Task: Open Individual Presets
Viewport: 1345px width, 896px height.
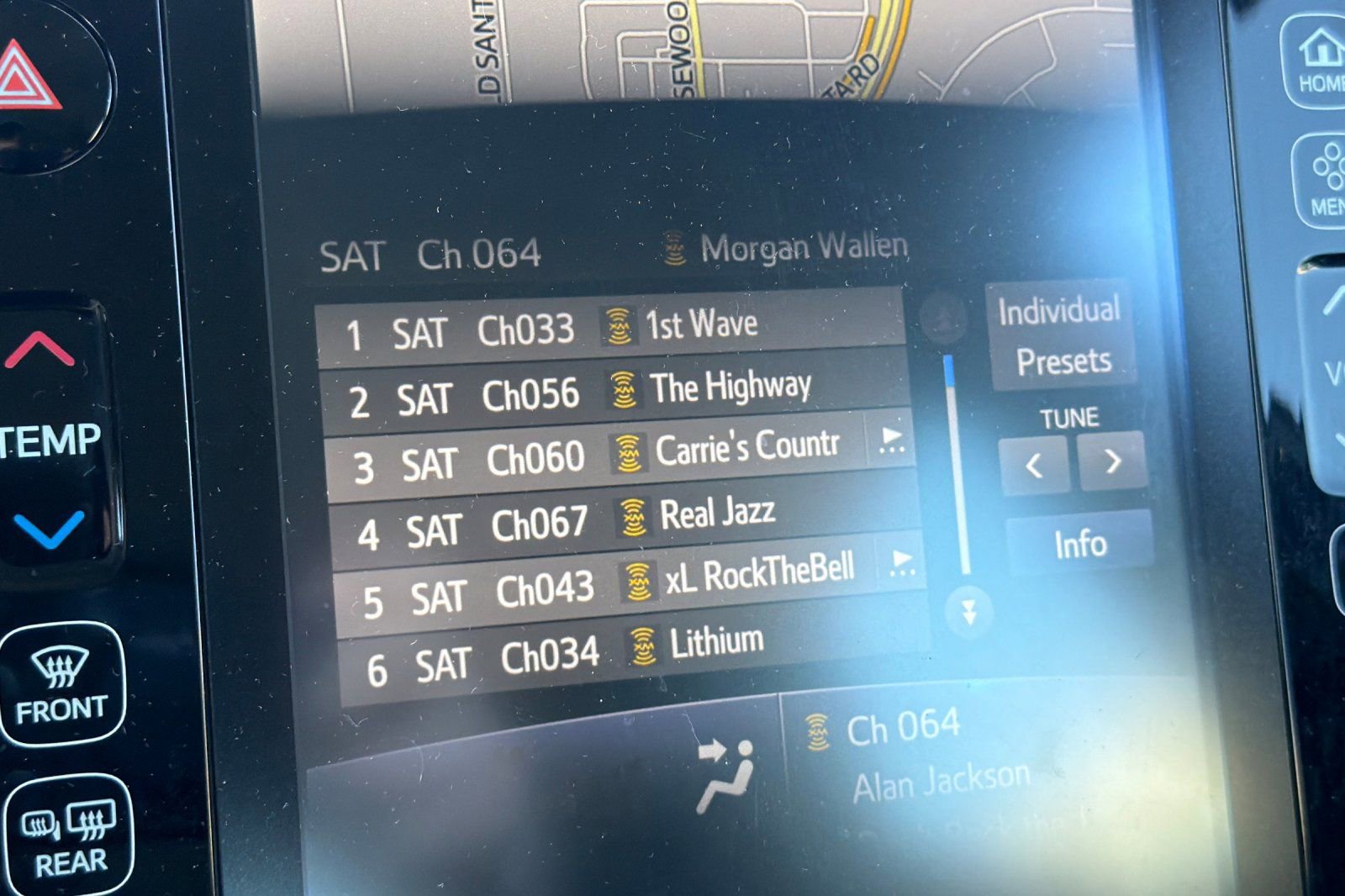Action: click(1061, 336)
